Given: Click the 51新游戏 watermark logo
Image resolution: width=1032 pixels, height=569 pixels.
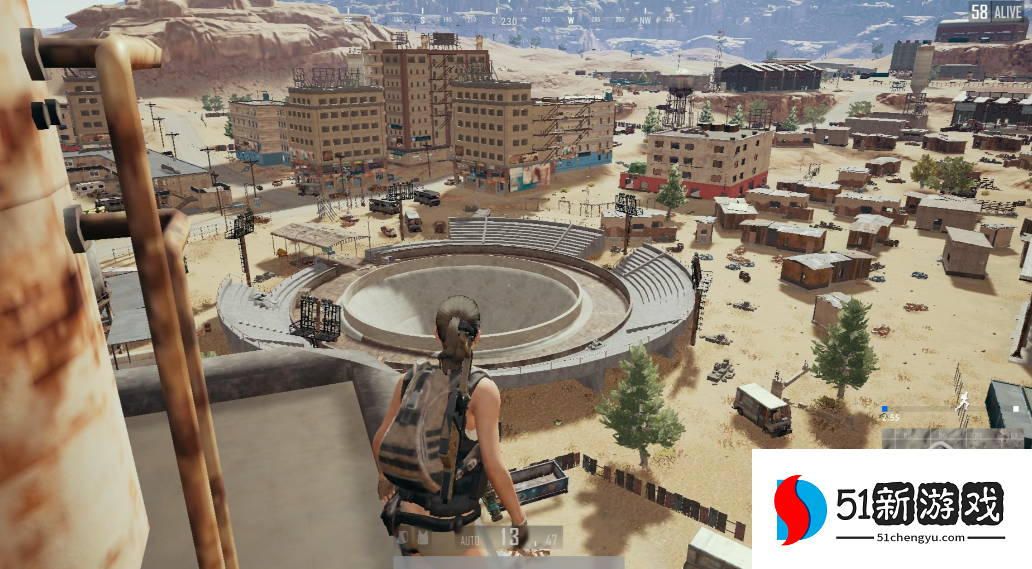Looking at the screenshot, I should tap(802, 510).
